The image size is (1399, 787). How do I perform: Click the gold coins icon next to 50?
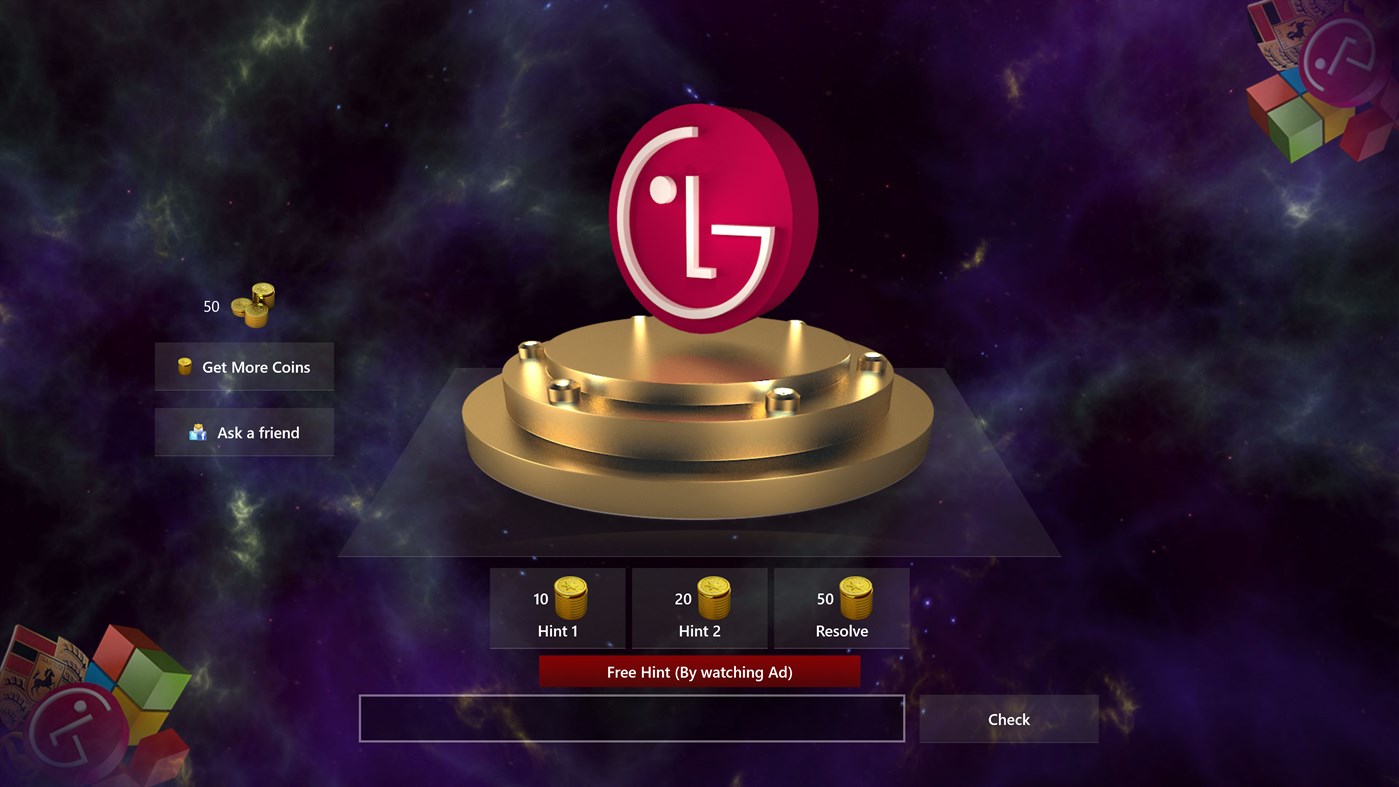pos(255,305)
